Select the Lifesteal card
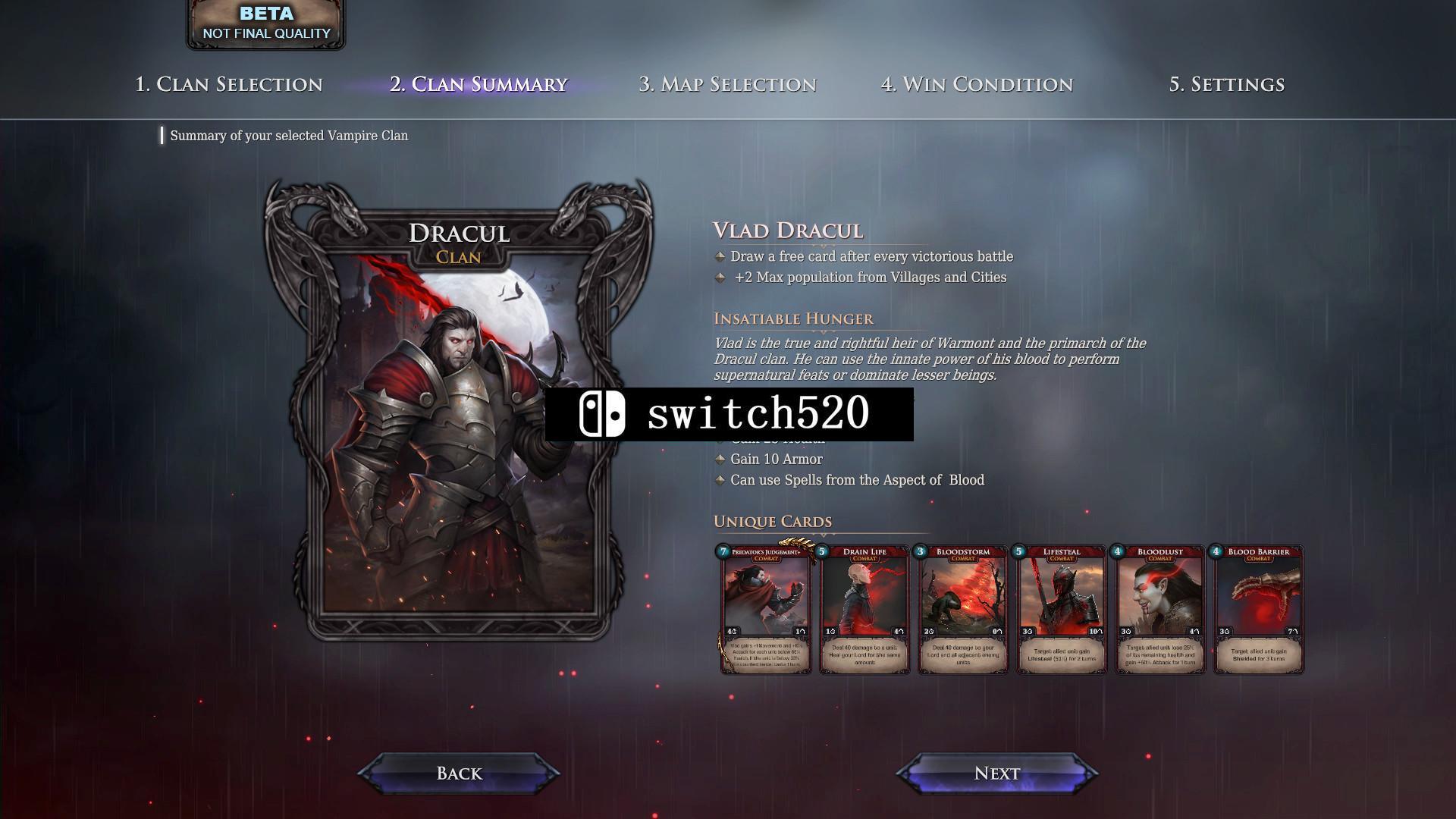 (x=1062, y=609)
